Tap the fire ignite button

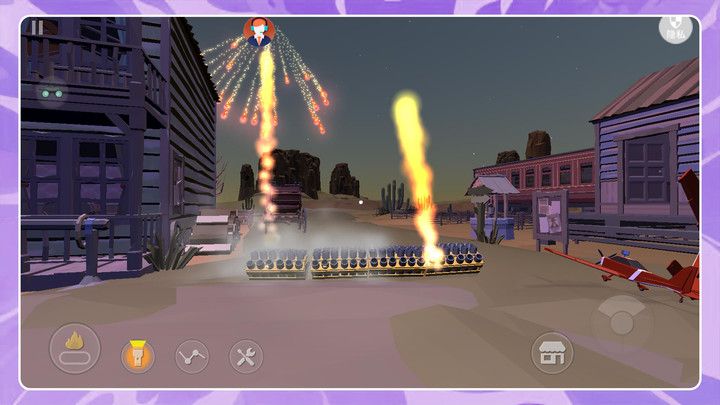click(x=75, y=349)
